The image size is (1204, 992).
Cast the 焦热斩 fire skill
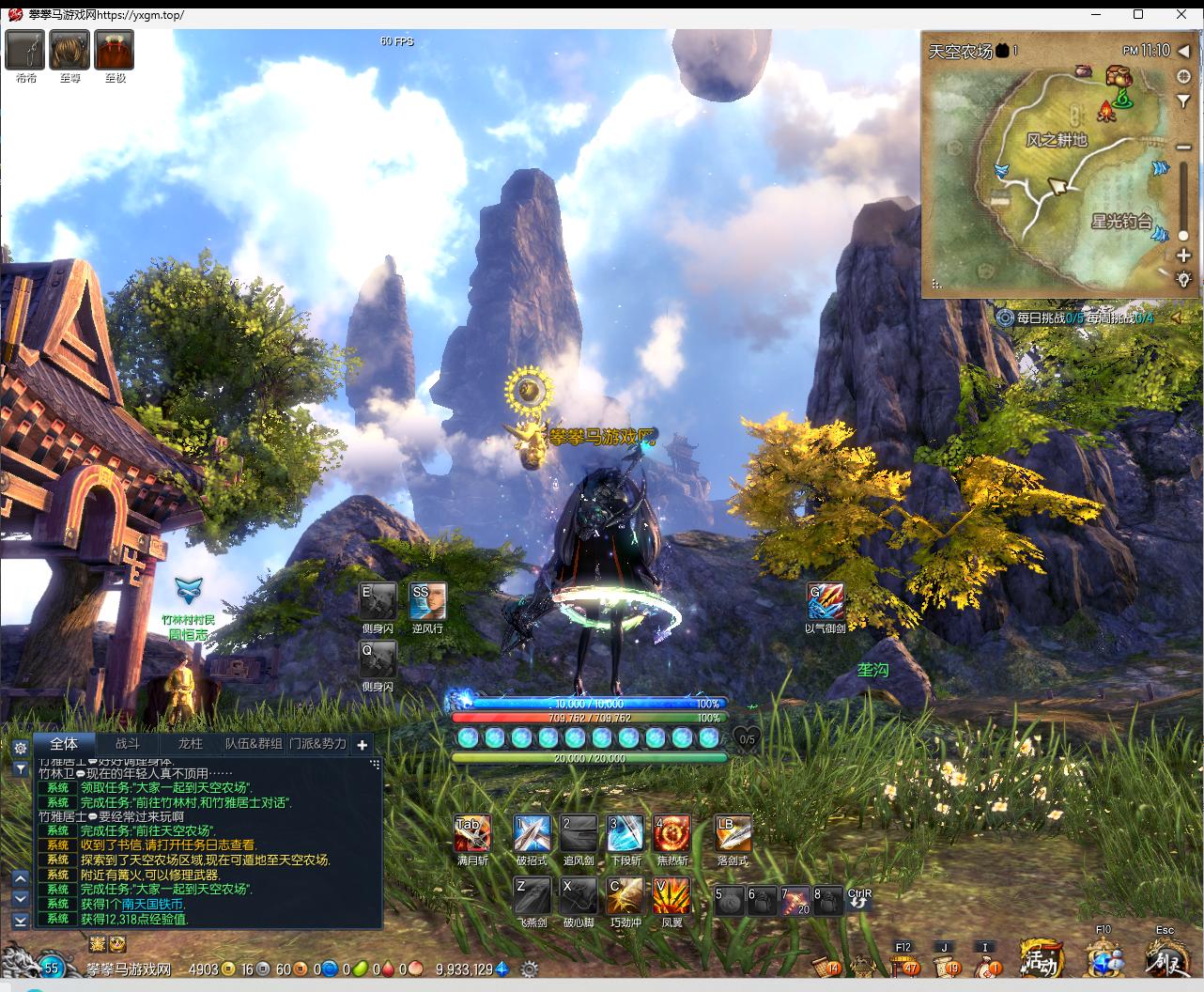tap(671, 833)
